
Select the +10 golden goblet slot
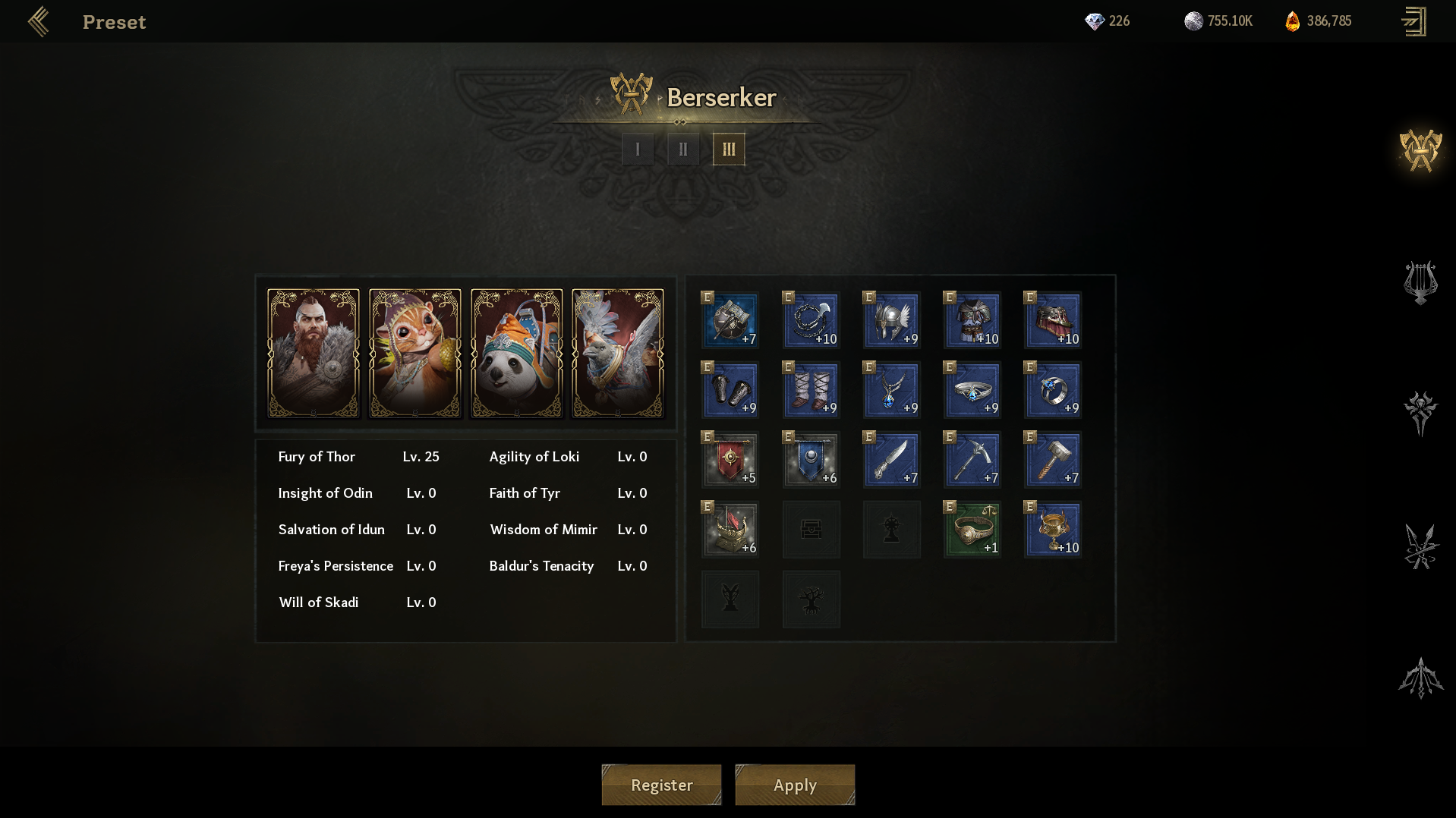(x=1053, y=530)
